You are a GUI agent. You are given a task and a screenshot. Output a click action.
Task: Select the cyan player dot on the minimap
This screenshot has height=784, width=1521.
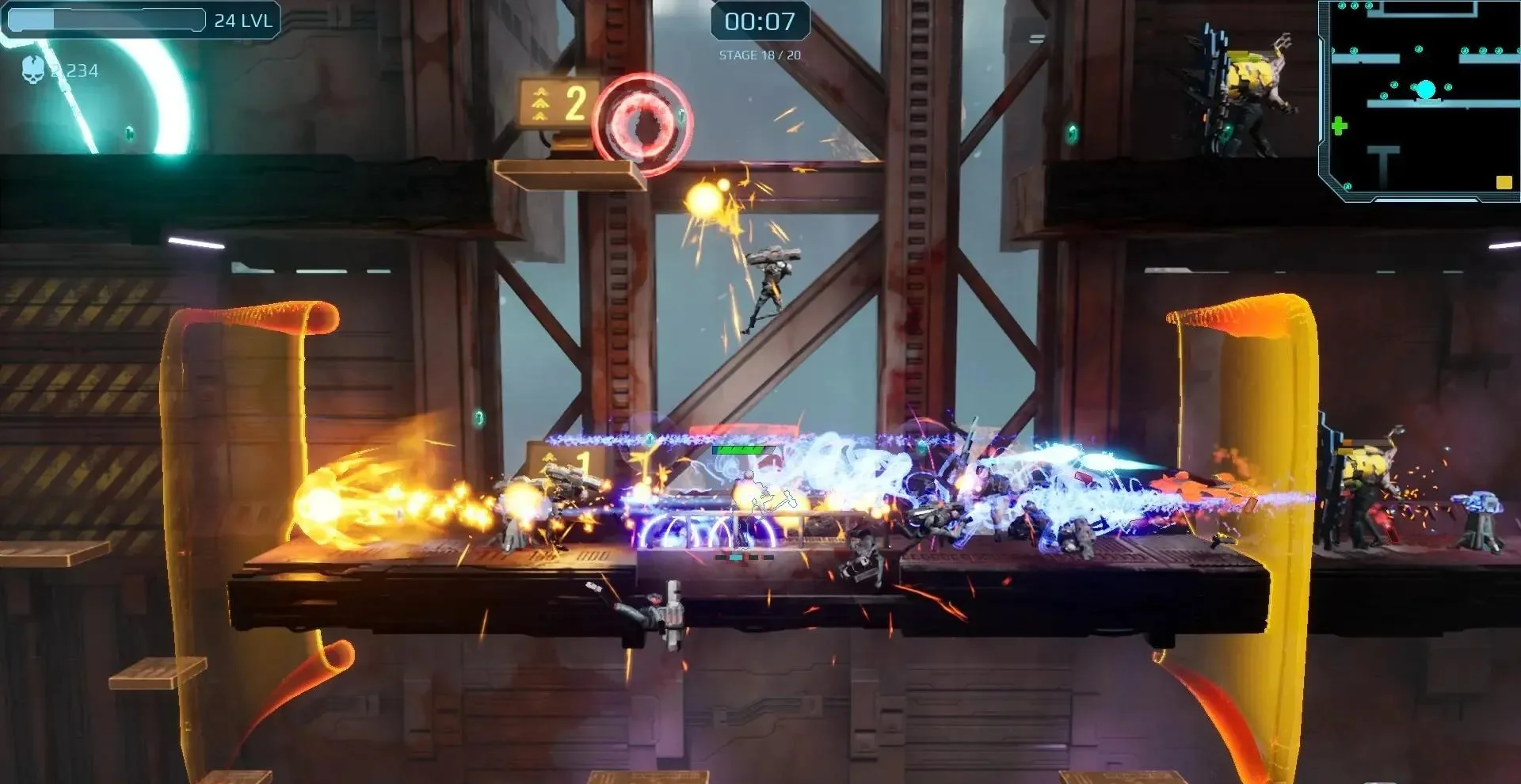coord(1426,89)
